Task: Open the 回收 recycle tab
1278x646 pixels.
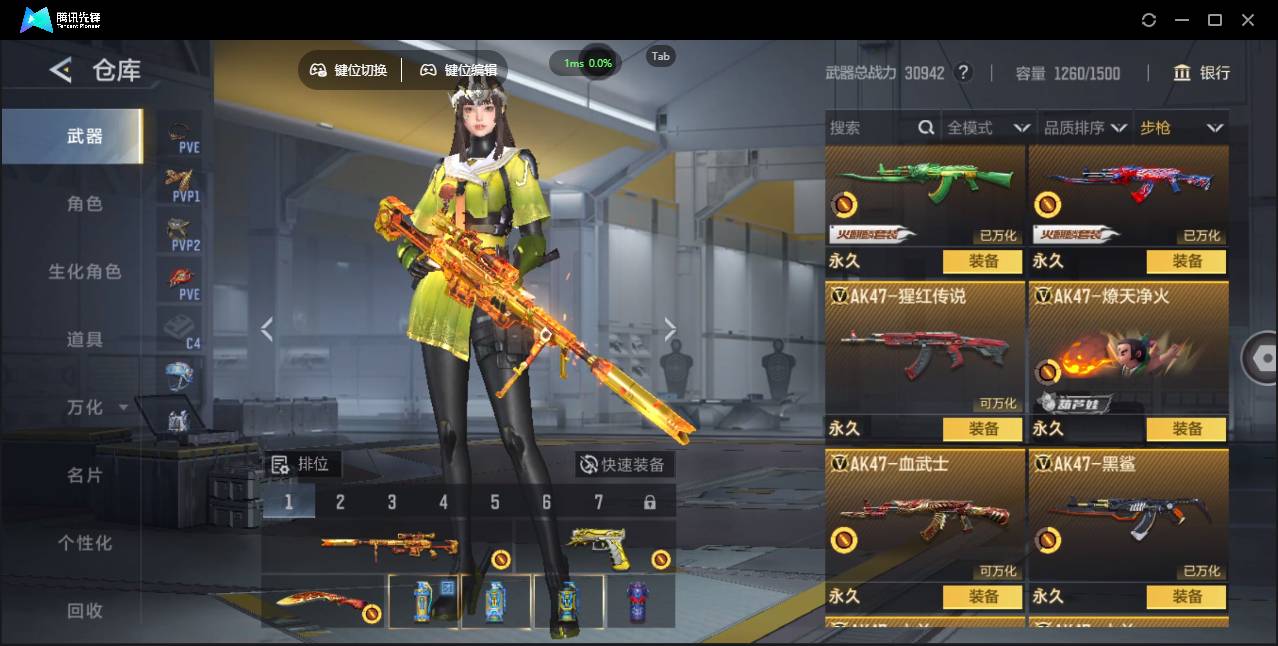Action: [x=85, y=610]
